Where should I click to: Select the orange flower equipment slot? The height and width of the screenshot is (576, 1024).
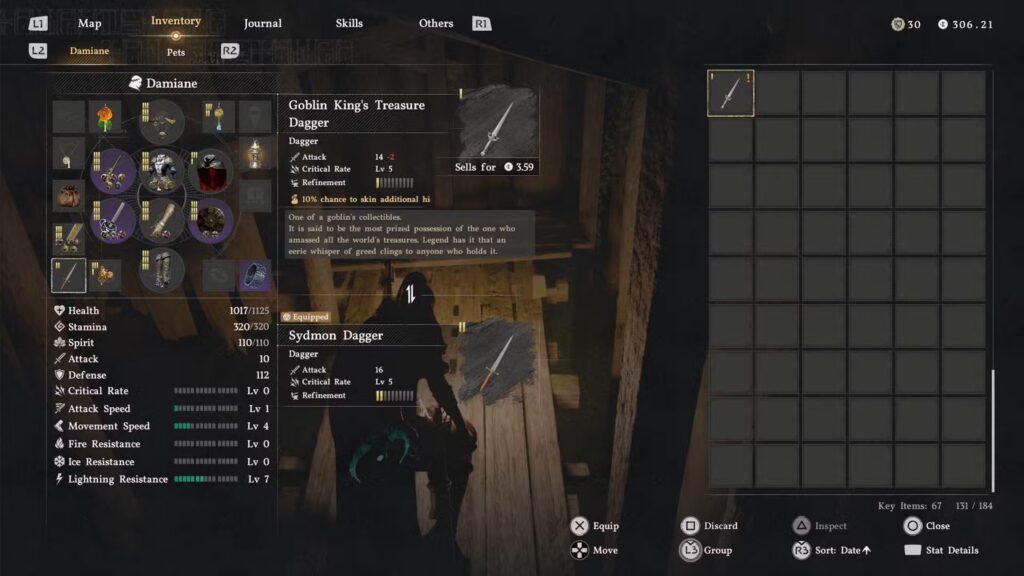point(105,117)
